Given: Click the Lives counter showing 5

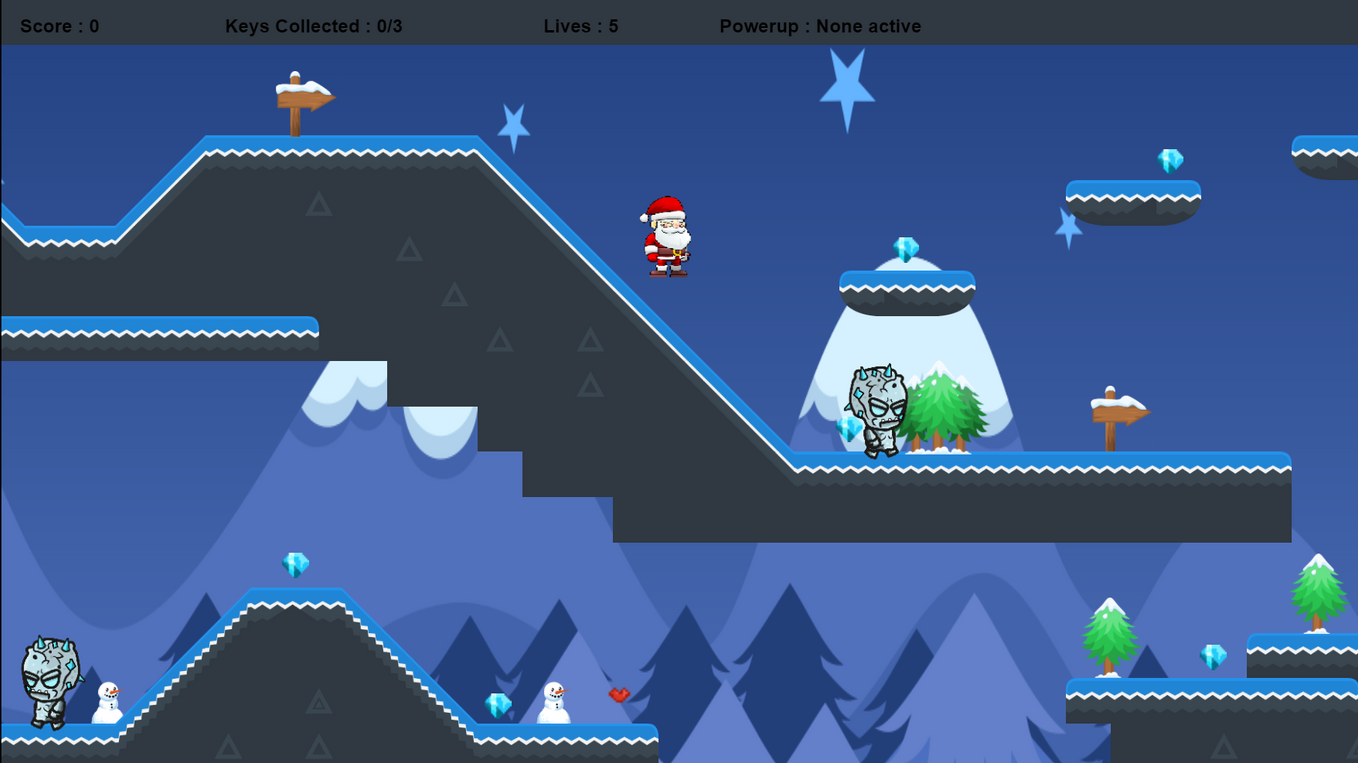Looking at the screenshot, I should tap(580, 26).
